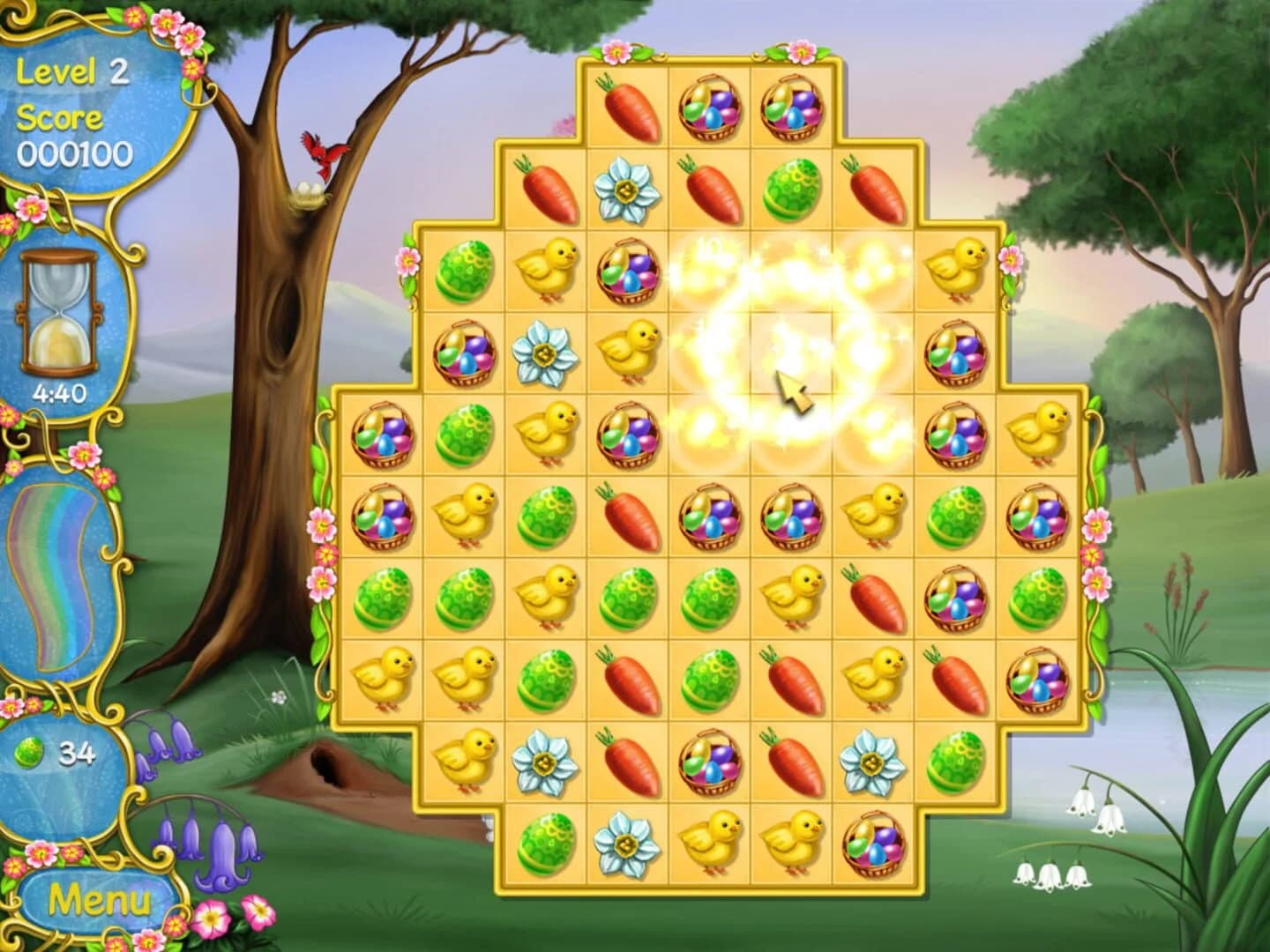This screenshot has height=952, width=1270.
Task: Select the carrot tile in the top row
Action: click(x=627, y=106)
